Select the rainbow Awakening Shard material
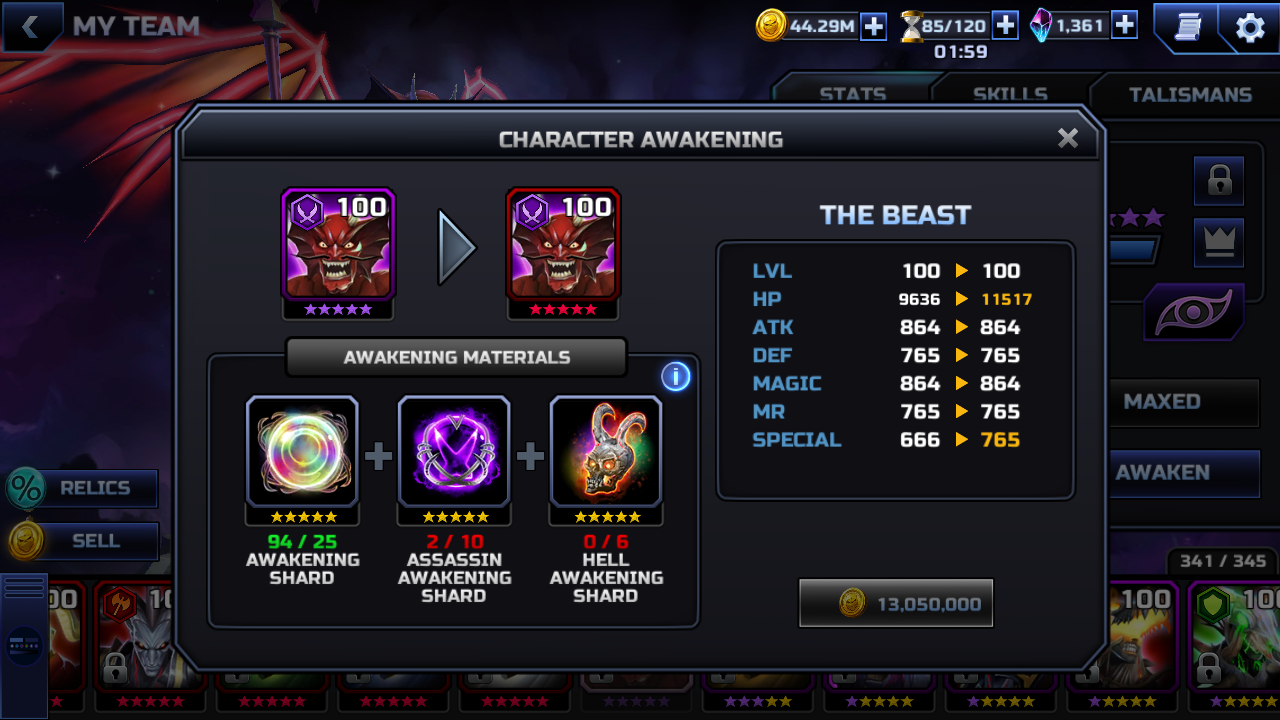 coord(302,452)
